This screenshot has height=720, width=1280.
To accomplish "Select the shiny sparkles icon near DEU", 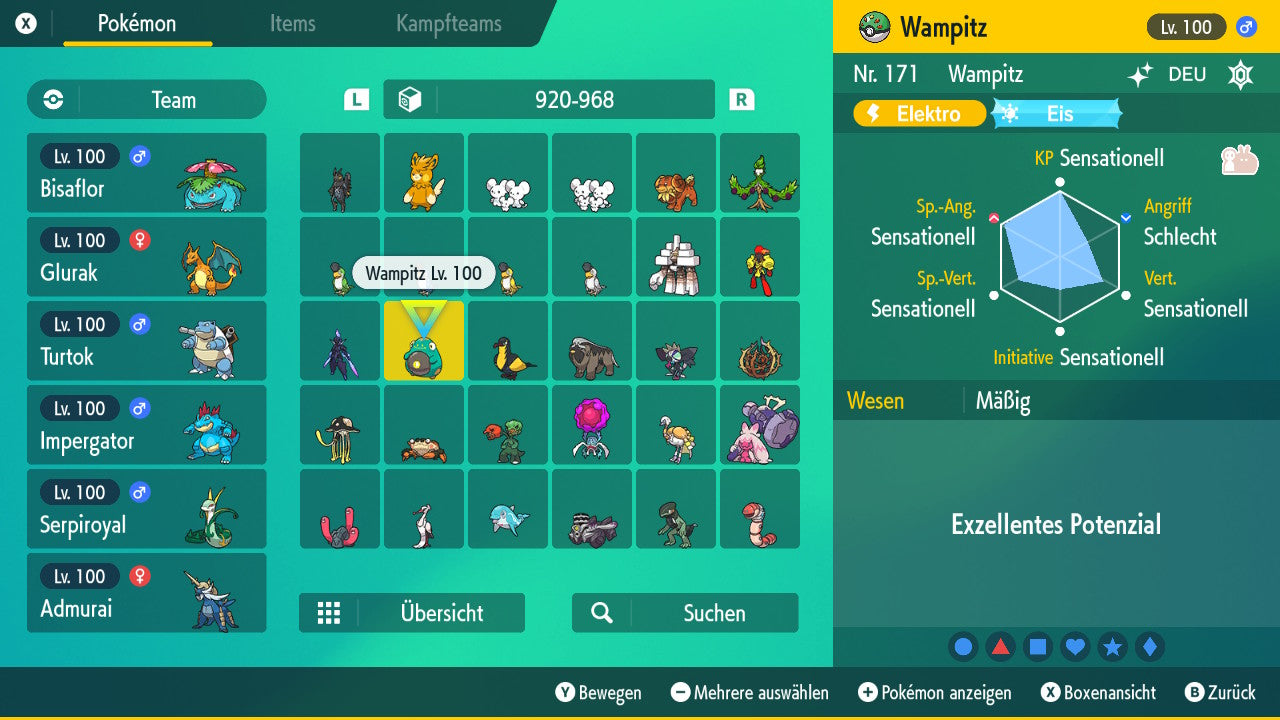I will click(1139, 74).
